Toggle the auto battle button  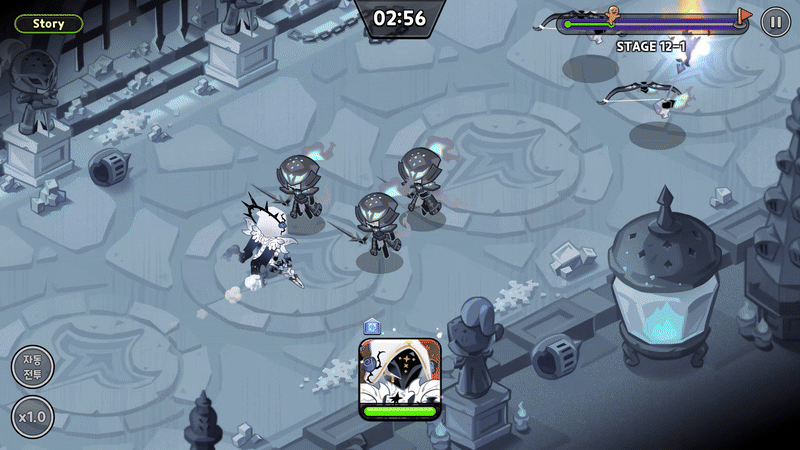pyautogui.click(x=32, y=367)
